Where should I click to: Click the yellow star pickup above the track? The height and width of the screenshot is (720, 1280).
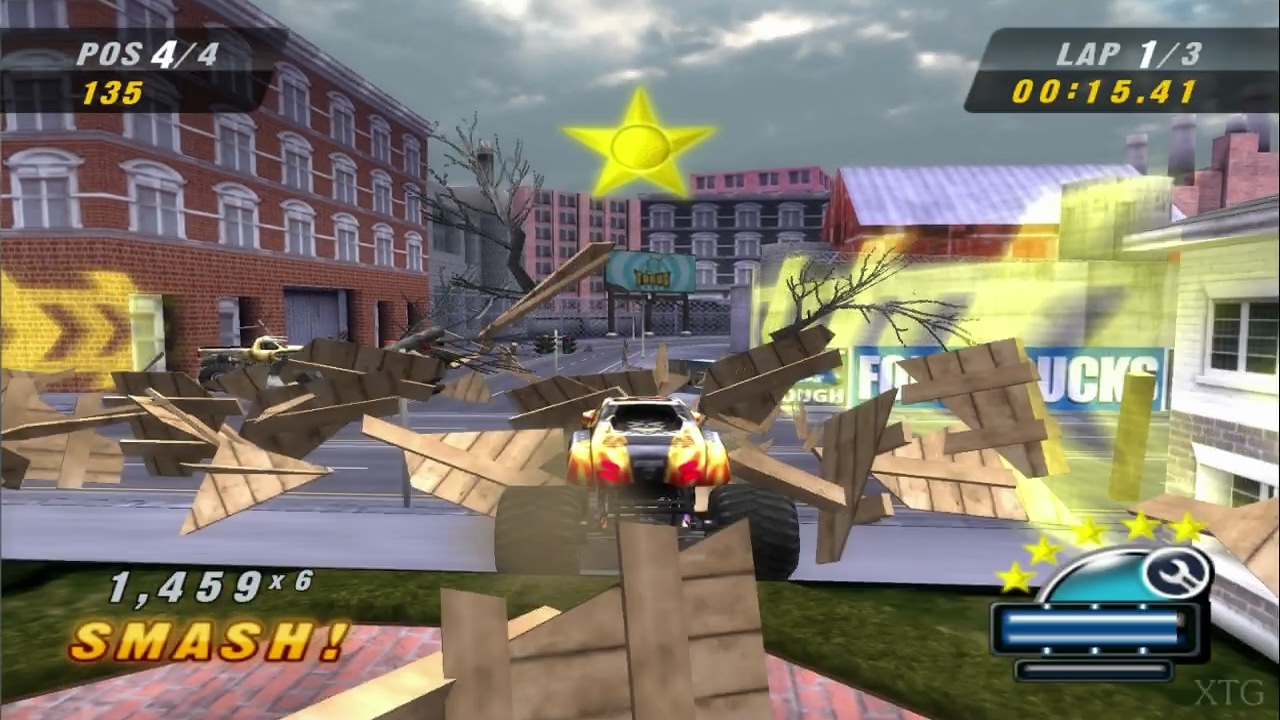click(x=640, y=148)
